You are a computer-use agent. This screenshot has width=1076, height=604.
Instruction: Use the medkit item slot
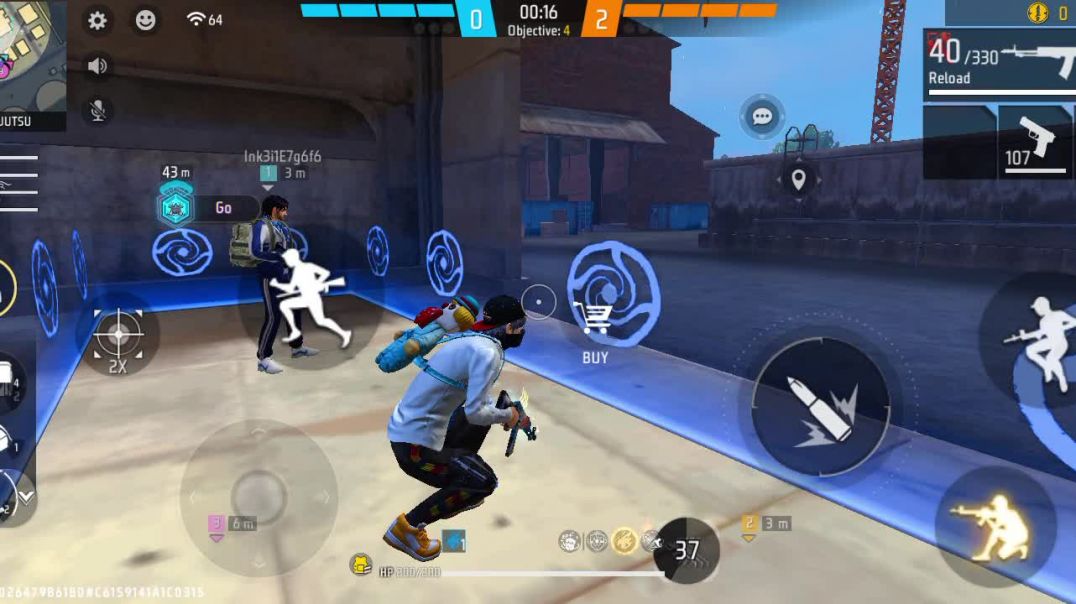click(x=10, y=382)
